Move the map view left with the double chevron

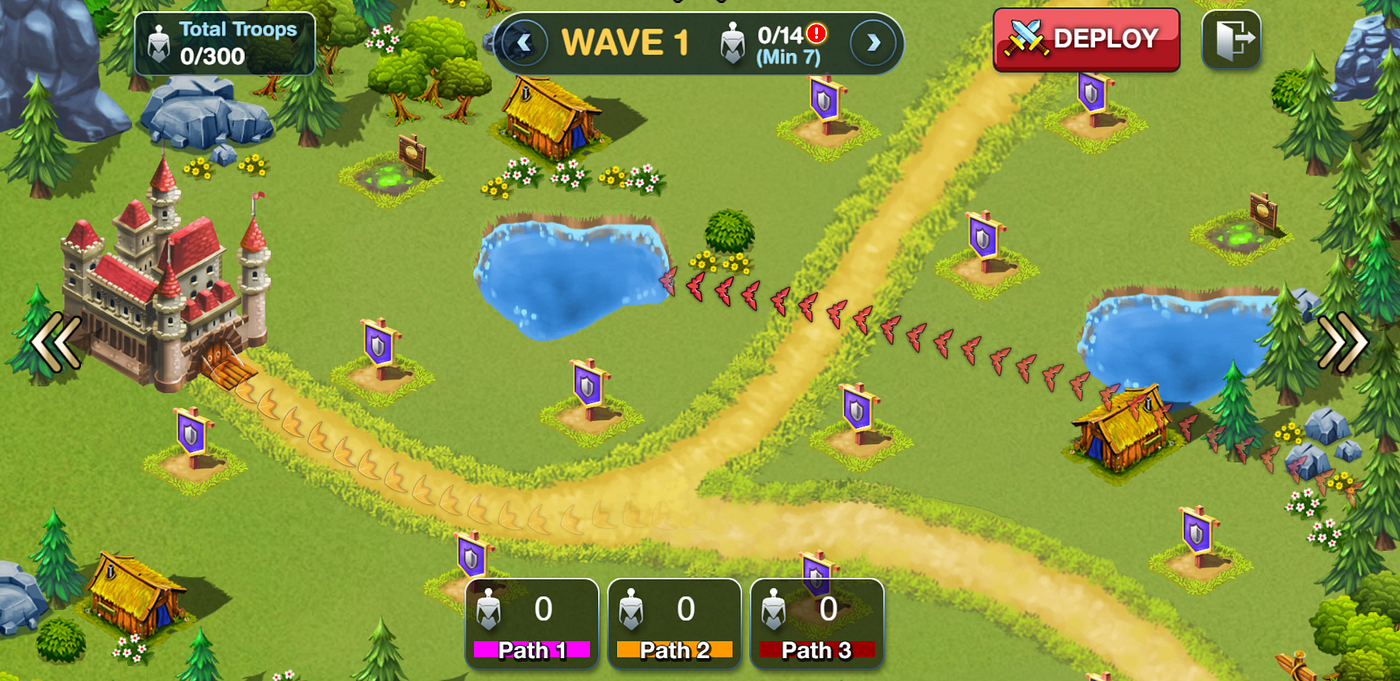[x=55, y=342]
